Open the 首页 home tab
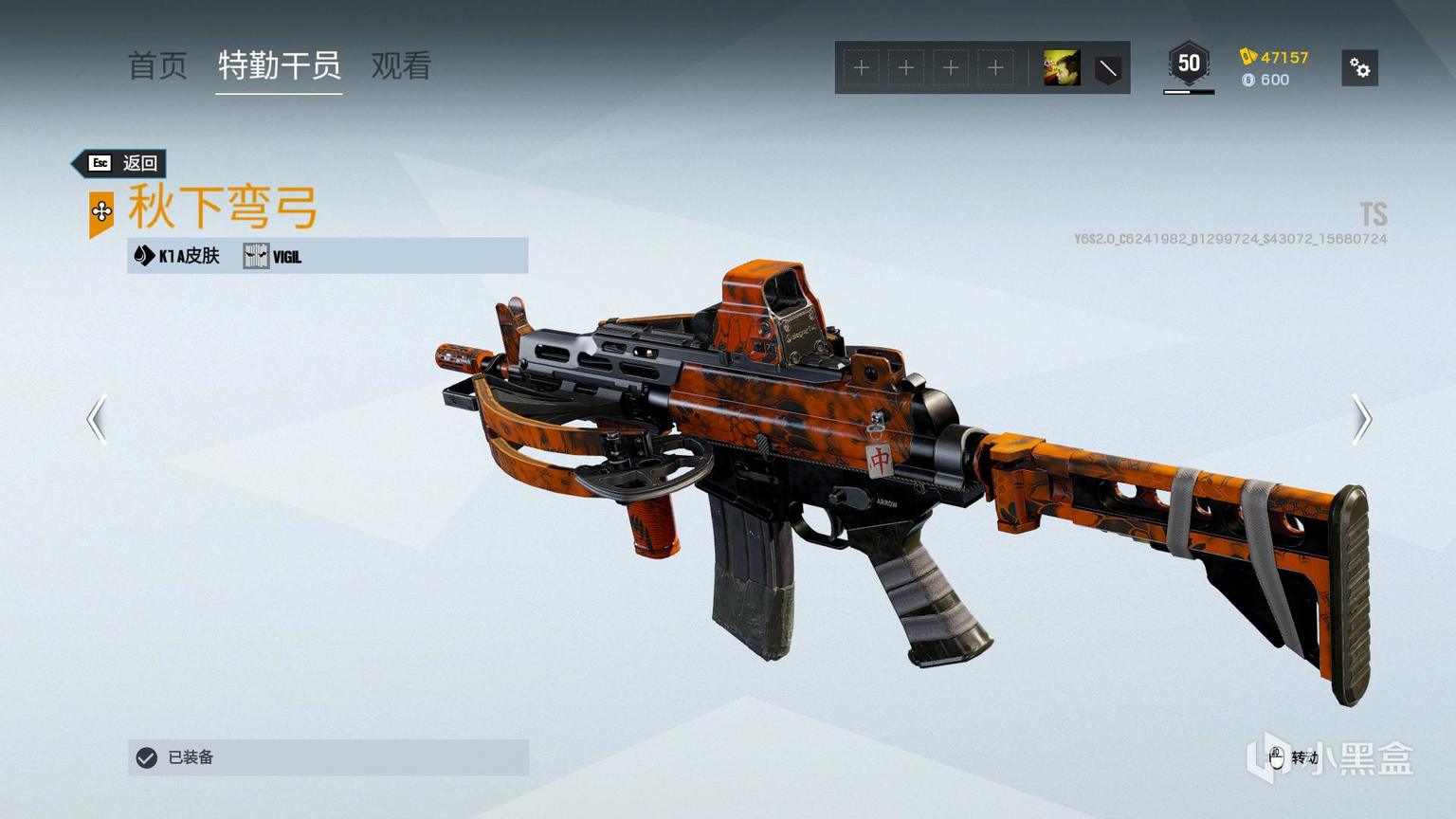This screenshot has width=1456, height=819. click(157, 66)
